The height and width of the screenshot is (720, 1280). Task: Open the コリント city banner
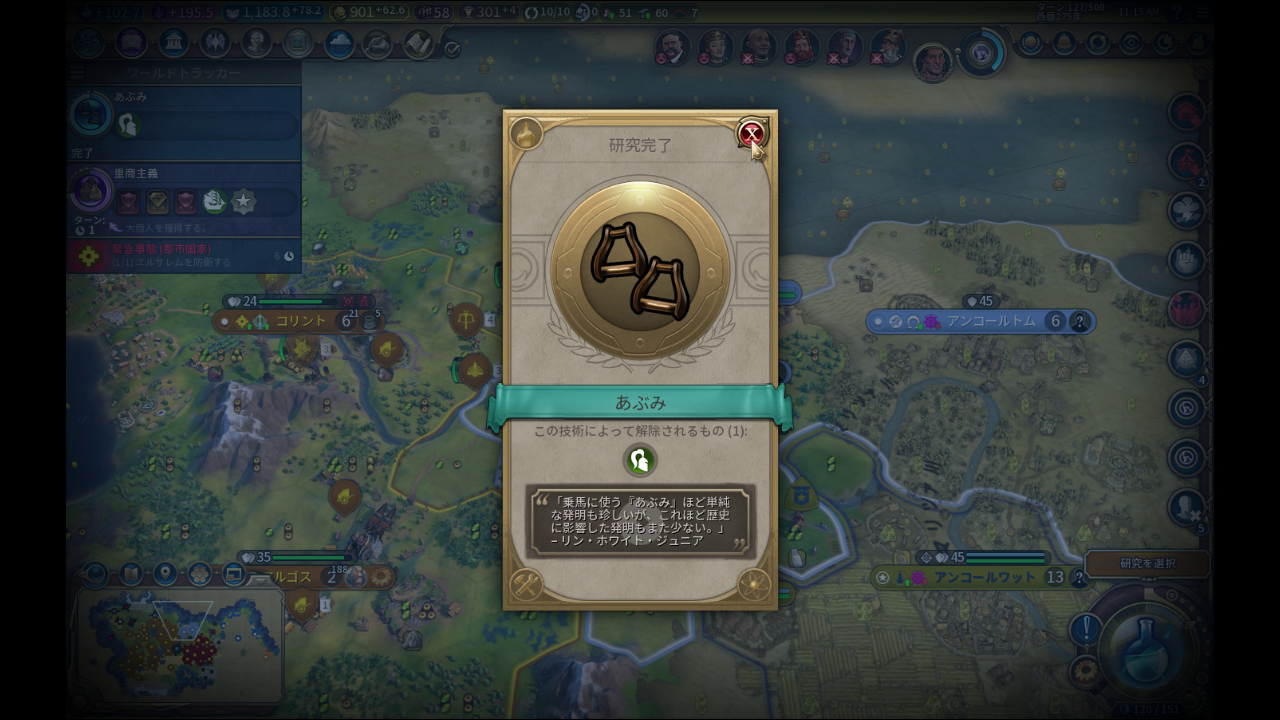click(301, 321)
